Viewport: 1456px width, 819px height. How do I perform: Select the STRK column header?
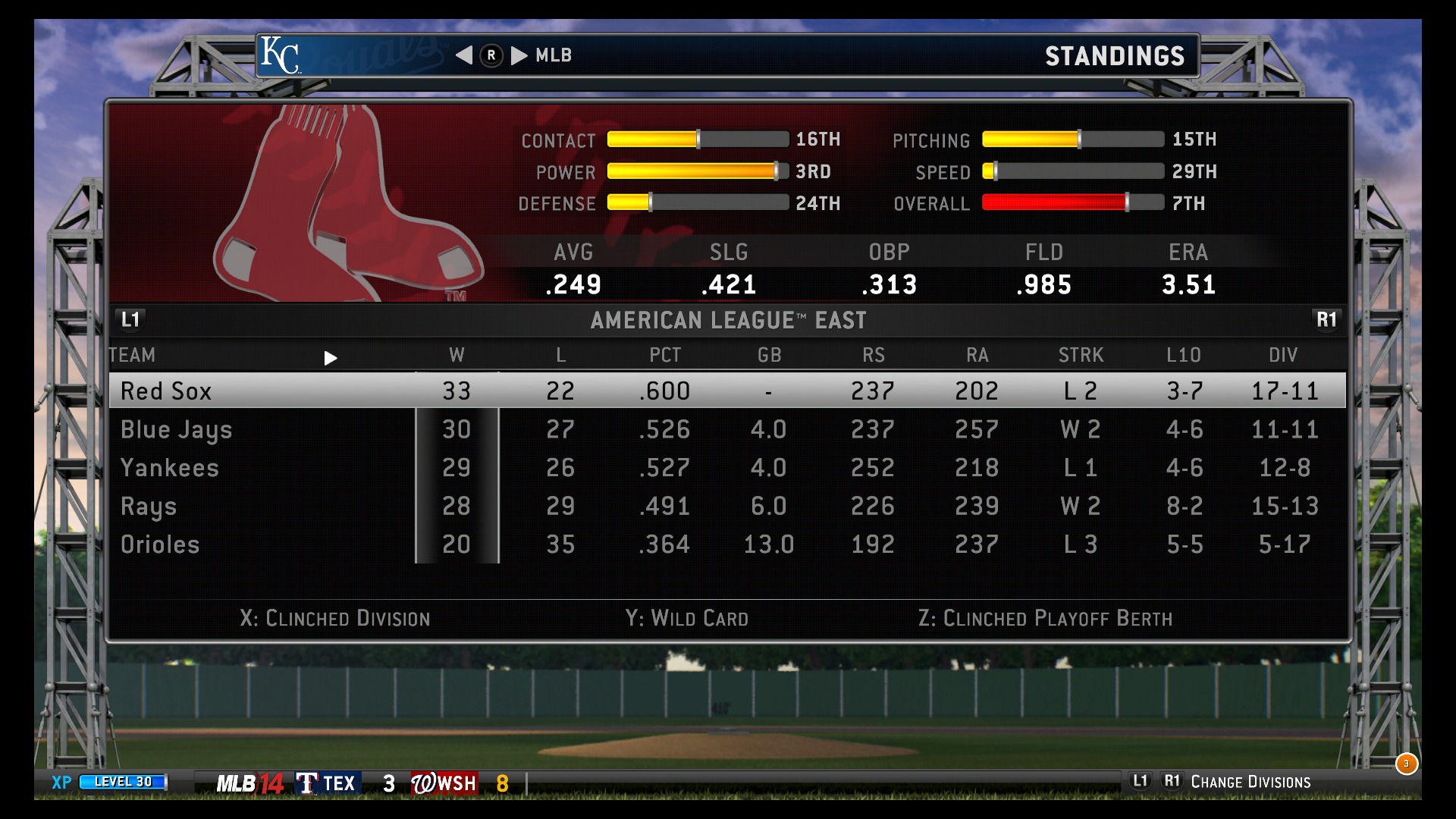point(1081,355)
